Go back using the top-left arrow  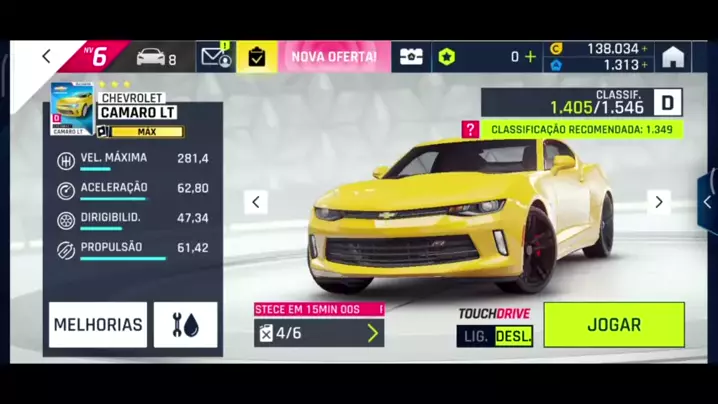pyautogui.click(x=46, y=57)
